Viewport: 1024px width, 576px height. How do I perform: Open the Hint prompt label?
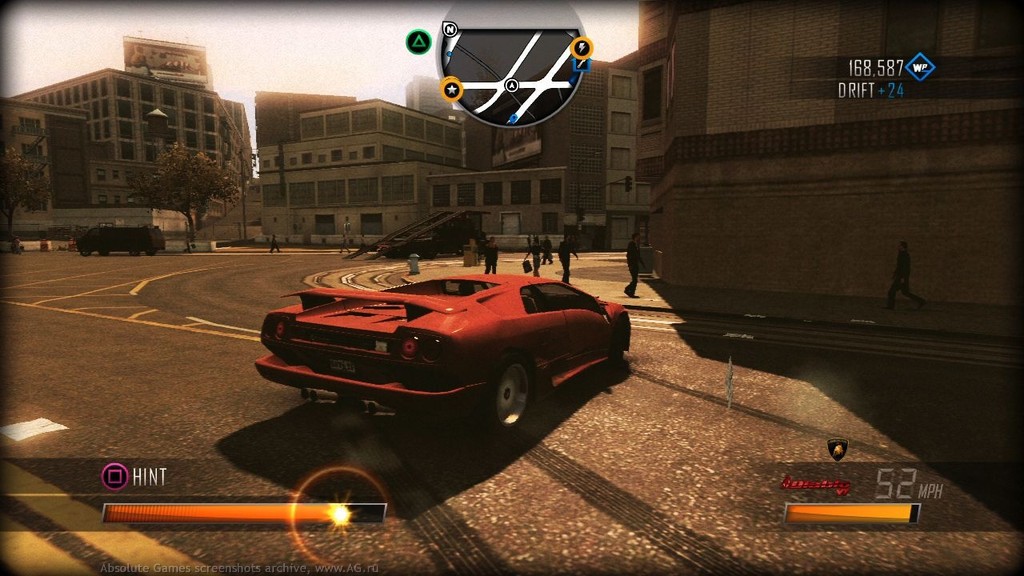coord(149,476)
